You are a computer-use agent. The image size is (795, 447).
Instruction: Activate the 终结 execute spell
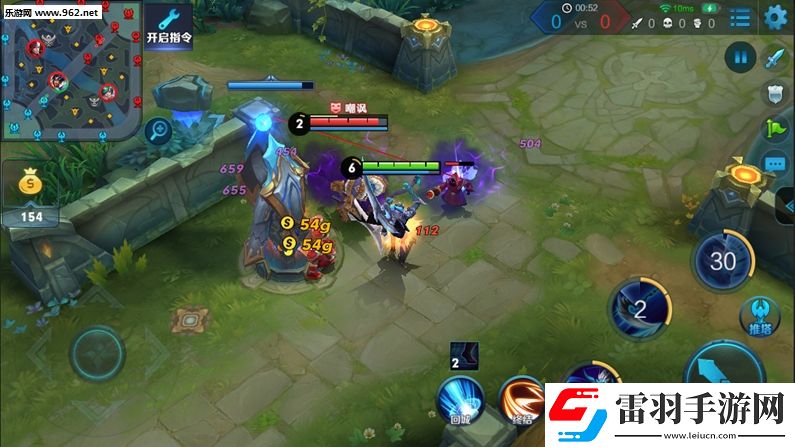520,398
